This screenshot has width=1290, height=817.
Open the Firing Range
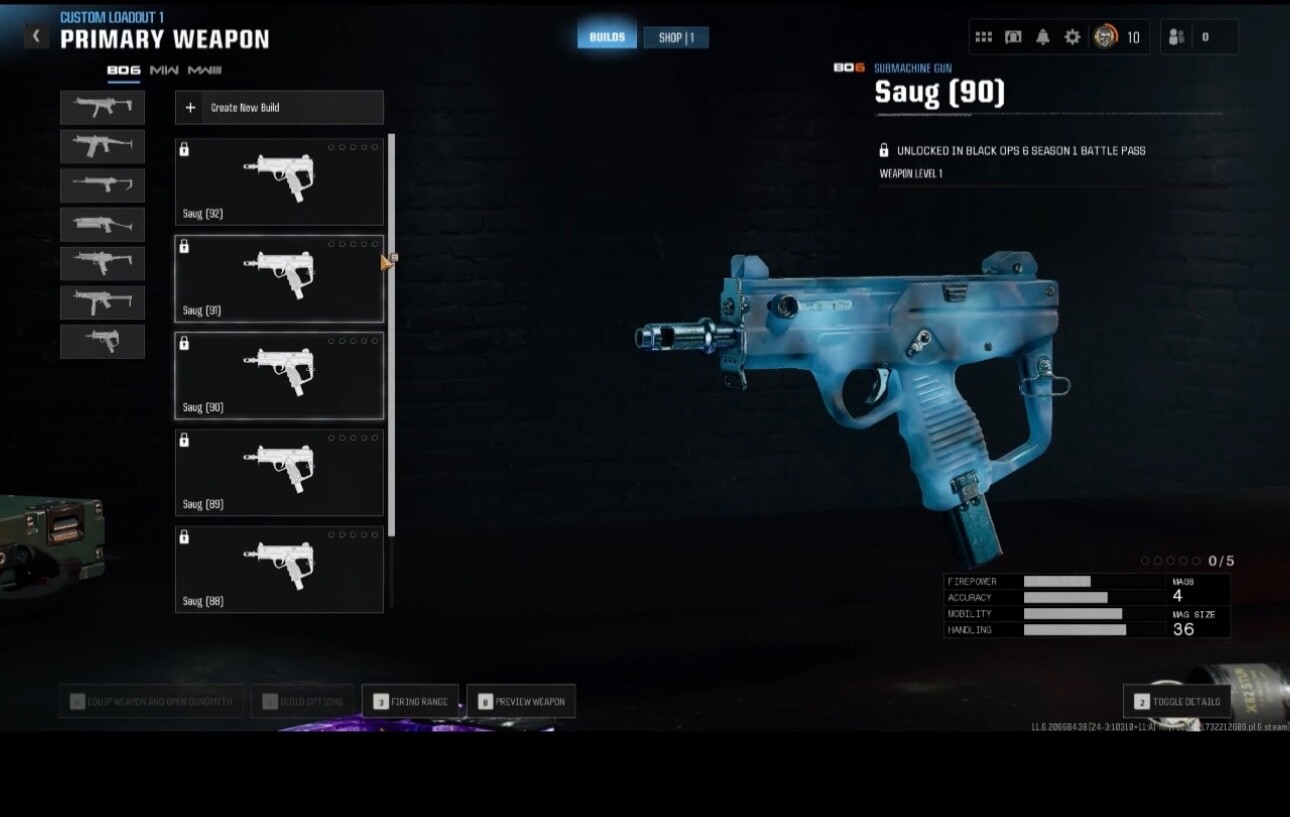click(411, 701)
